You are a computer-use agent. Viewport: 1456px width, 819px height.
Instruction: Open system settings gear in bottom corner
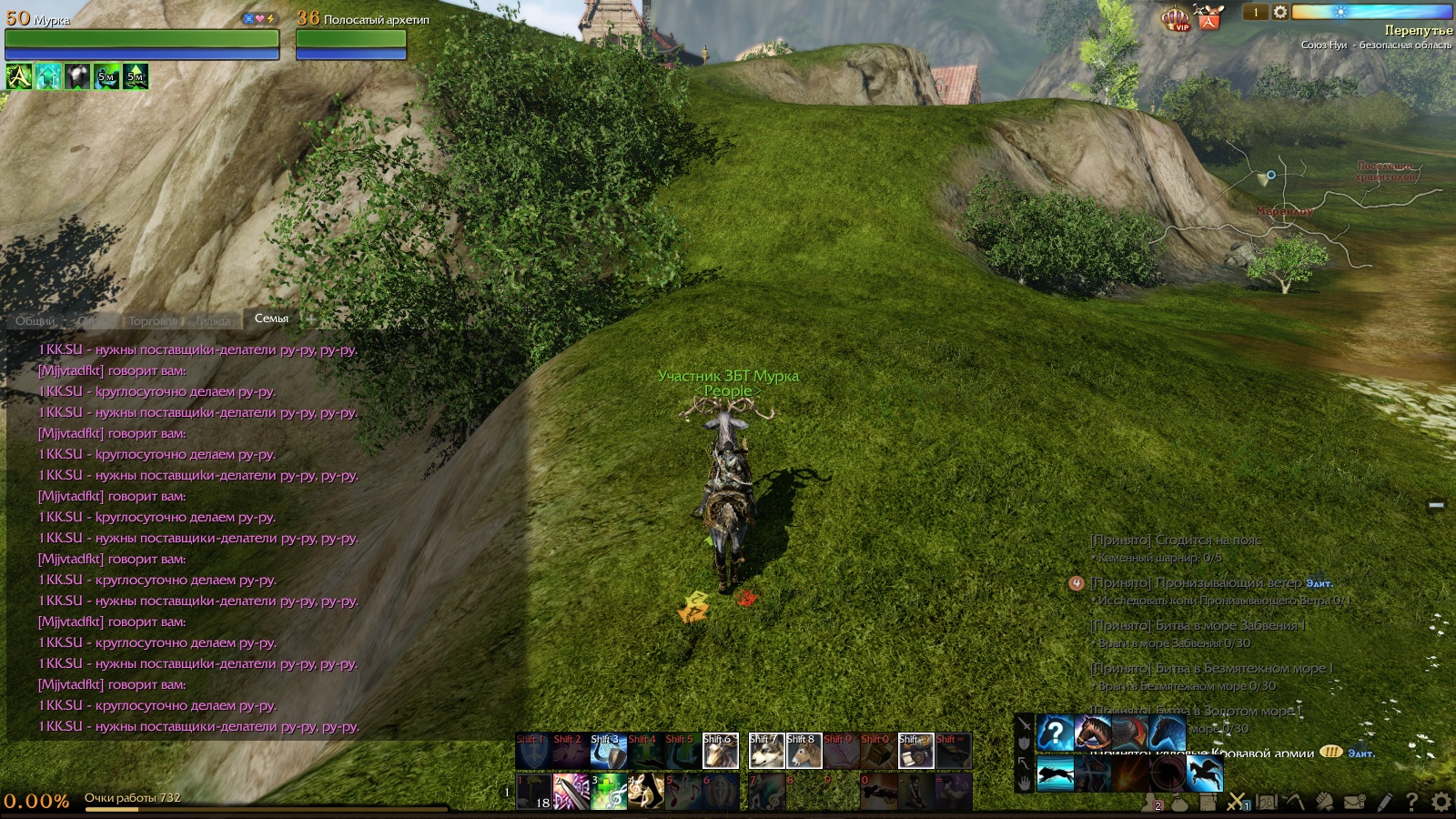(1441, 802)
